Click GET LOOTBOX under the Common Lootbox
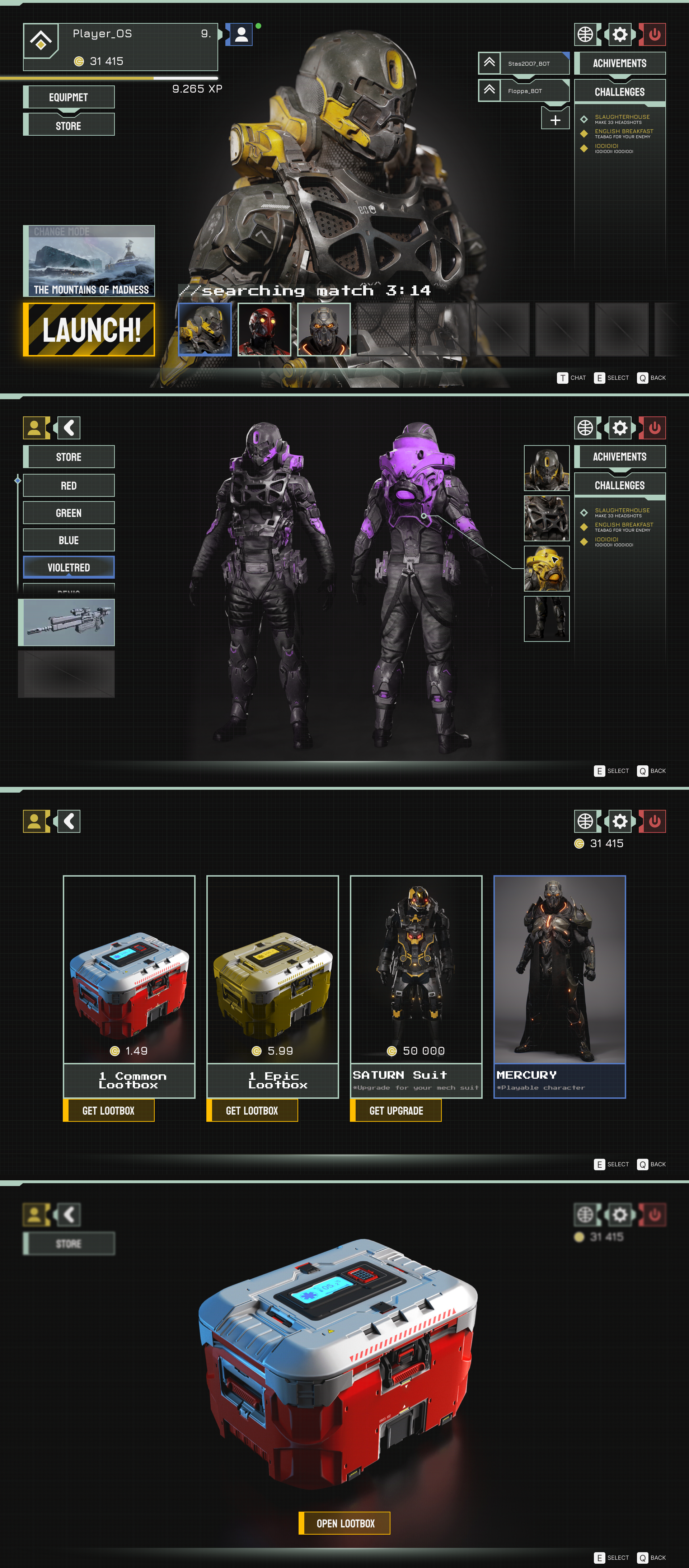The height and width of the screenshot is (1568, 689). click(x=108, y=1110)
